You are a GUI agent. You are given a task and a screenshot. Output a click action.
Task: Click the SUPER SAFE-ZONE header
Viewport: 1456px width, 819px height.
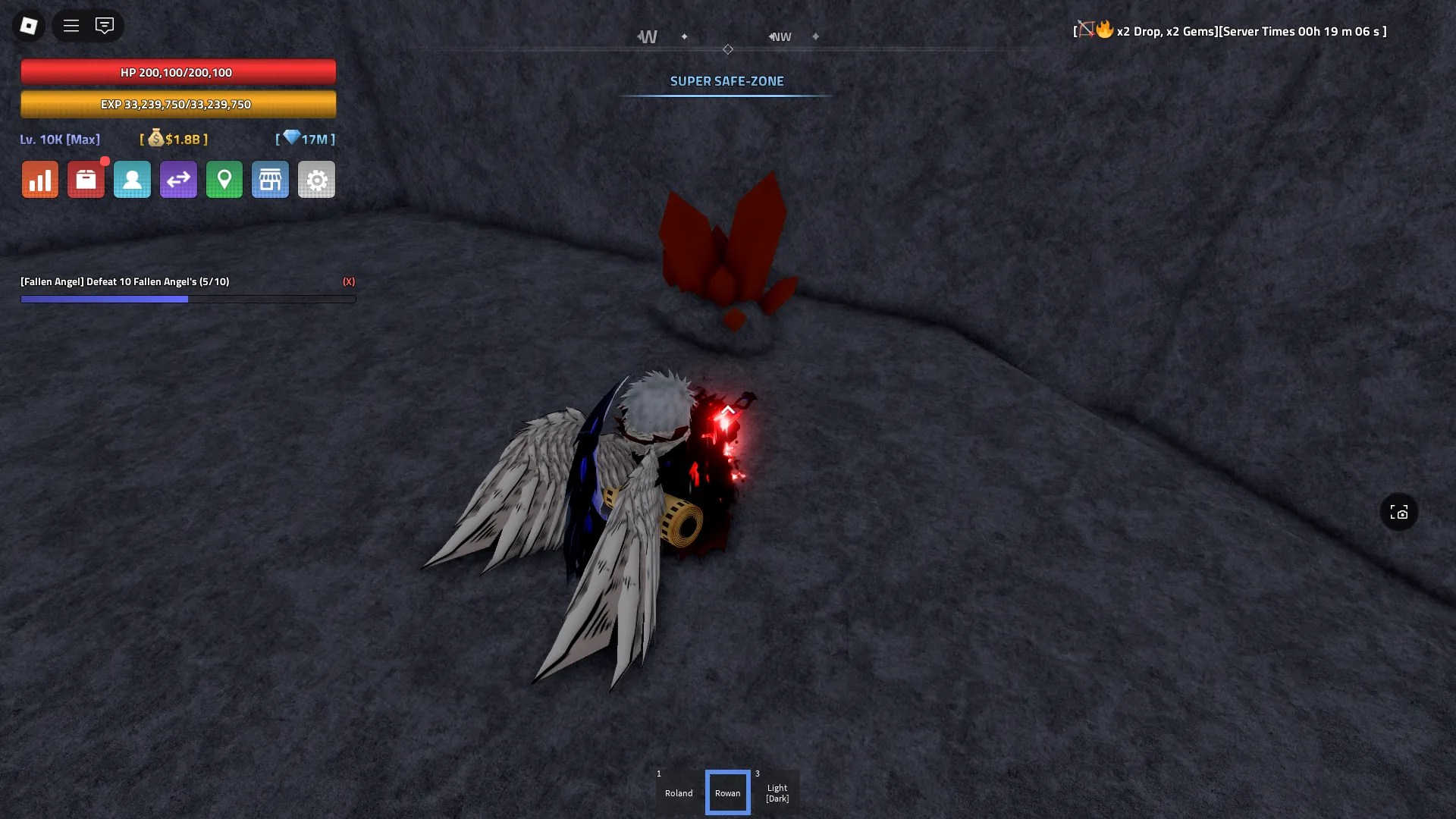coord(726,80)
